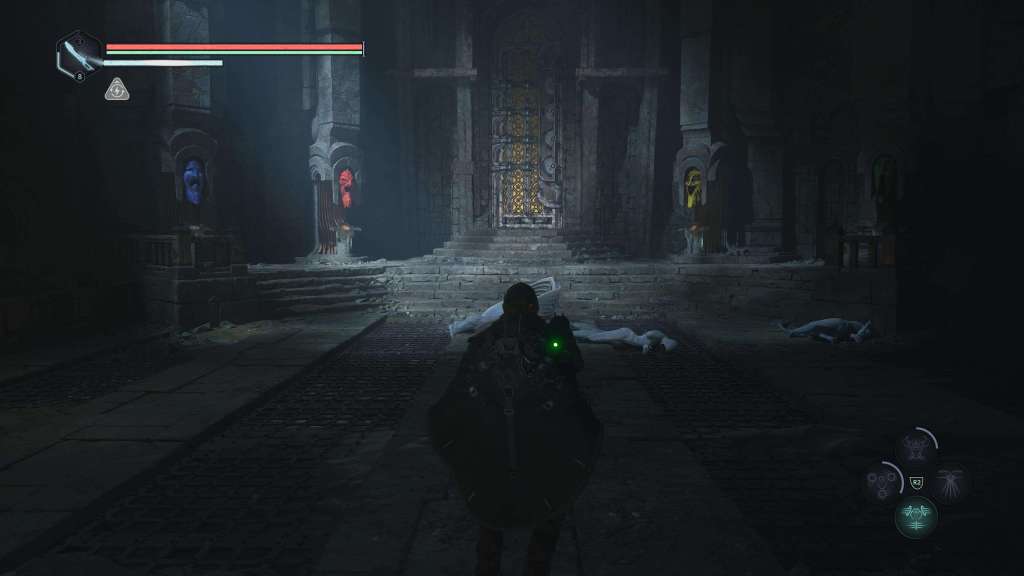This screenshot has height=576, width=1024.
Task: Click the triangular lightning bolt status icon
Action: coord(117,90)
